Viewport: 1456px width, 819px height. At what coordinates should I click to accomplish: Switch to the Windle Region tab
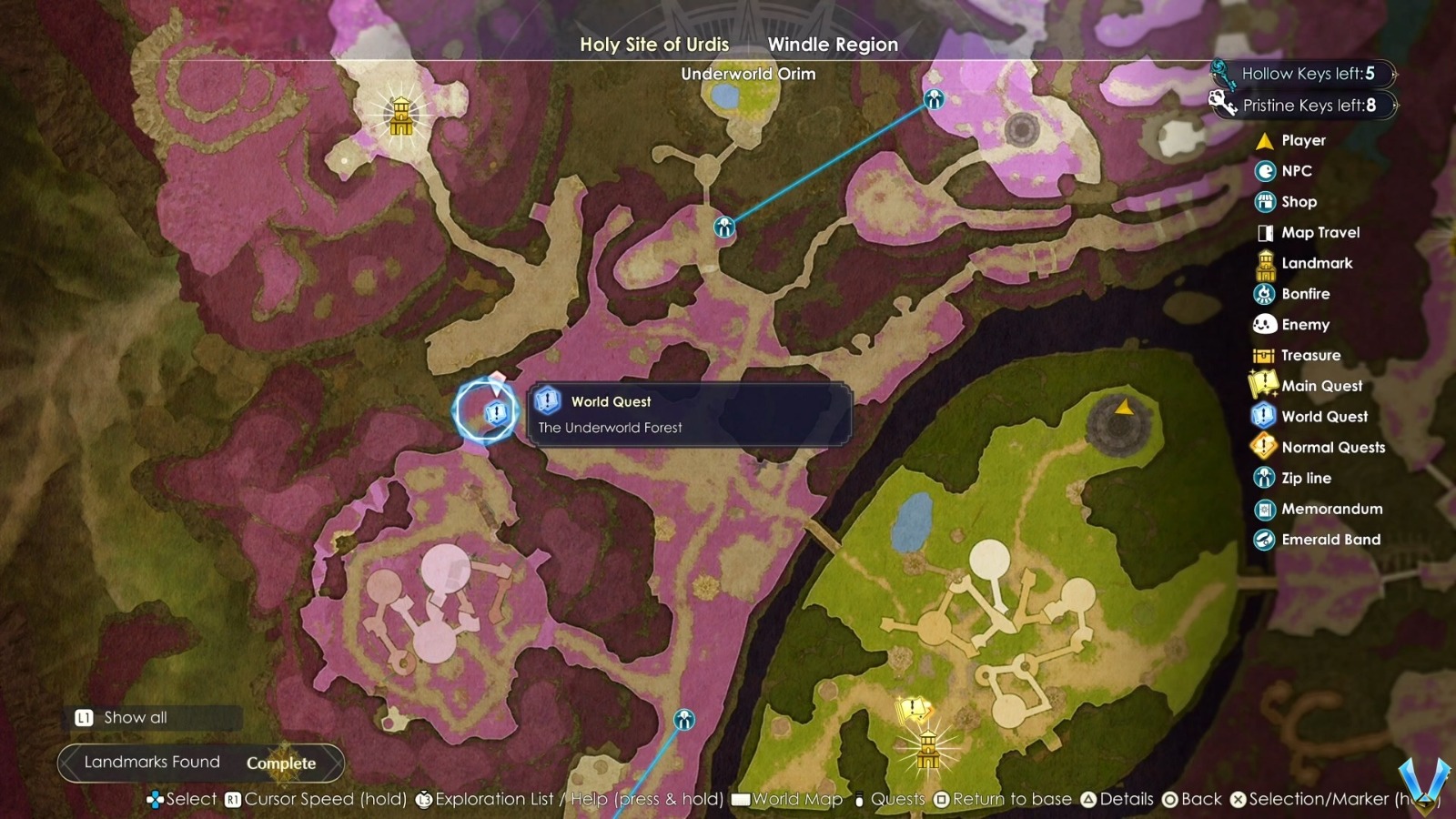coord(833,44)
